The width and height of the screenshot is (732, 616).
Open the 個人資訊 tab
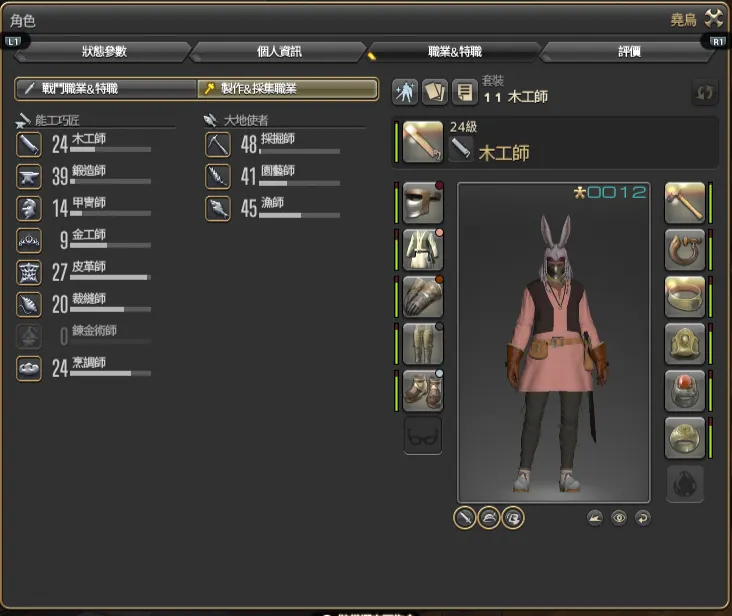279,52
